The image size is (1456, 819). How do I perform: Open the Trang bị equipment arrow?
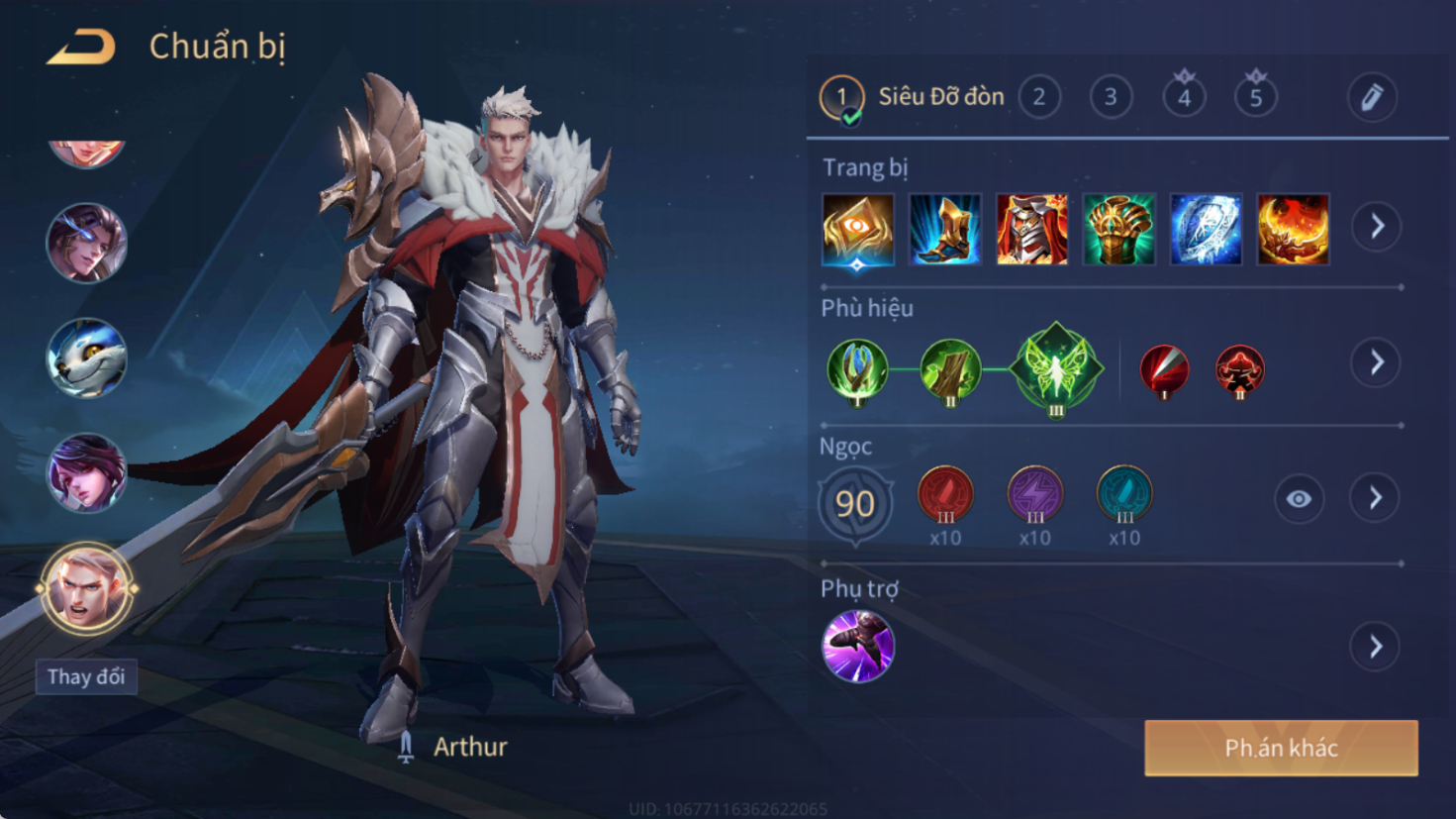tap(1377, 227)
